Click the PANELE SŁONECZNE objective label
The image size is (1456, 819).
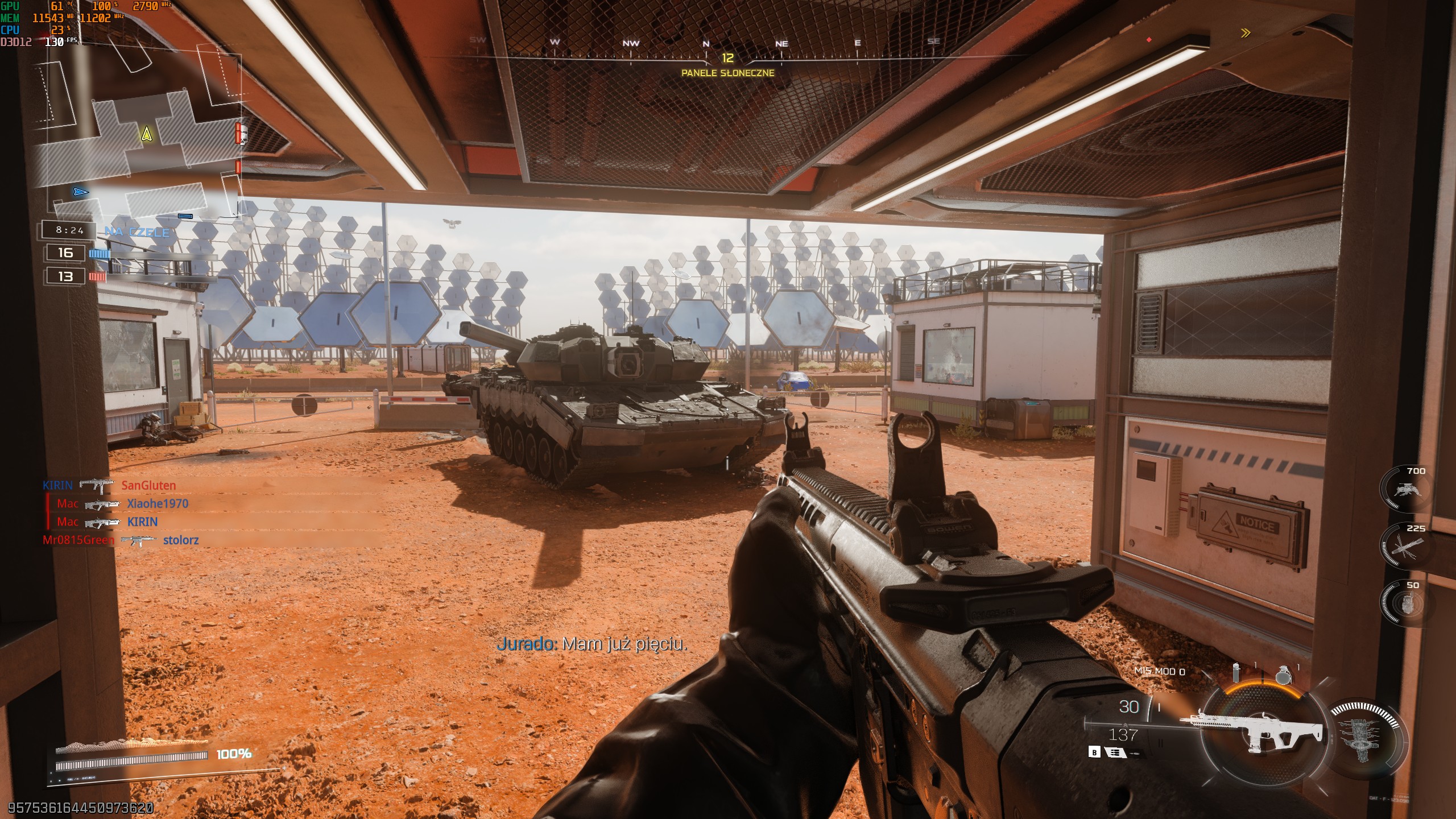(728, 74)
